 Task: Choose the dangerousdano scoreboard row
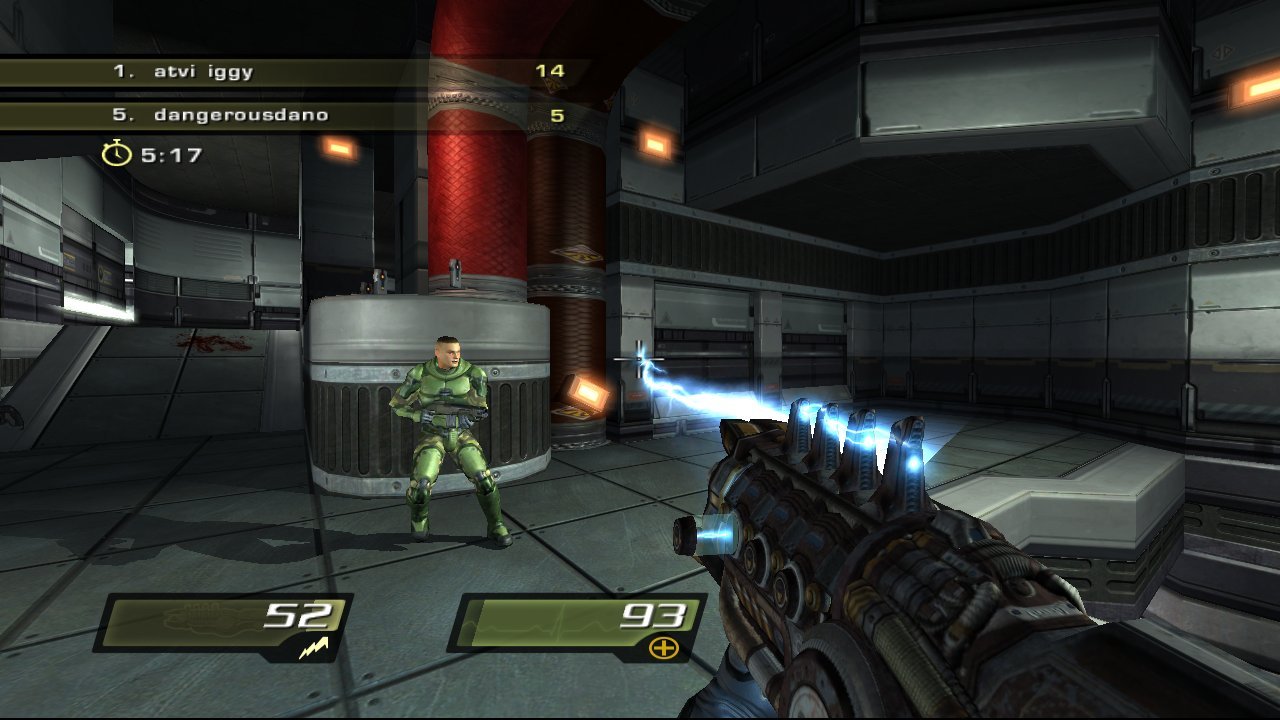[x=290, y=115]
